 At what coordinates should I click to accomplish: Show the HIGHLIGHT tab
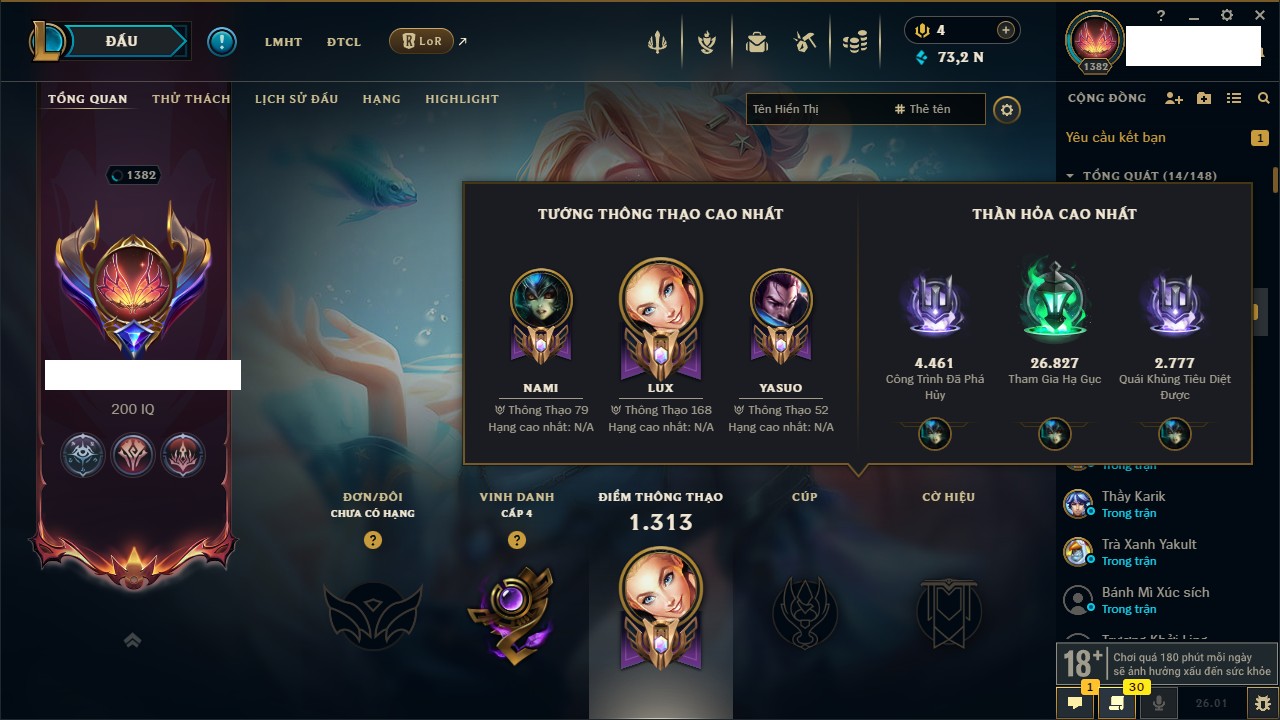pyautogui.click(x=461, y=99)
